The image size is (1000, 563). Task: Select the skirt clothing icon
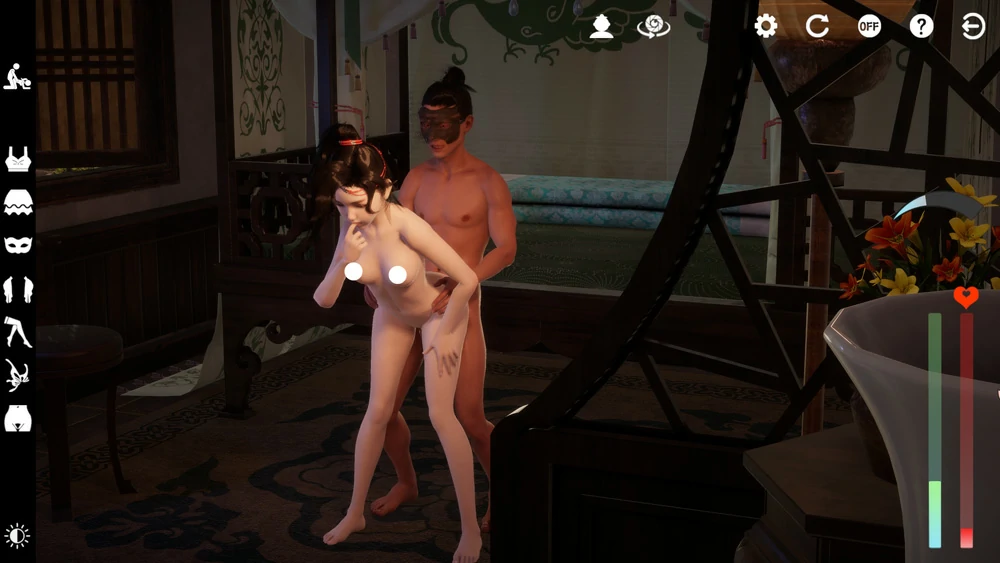coord(17,203)
